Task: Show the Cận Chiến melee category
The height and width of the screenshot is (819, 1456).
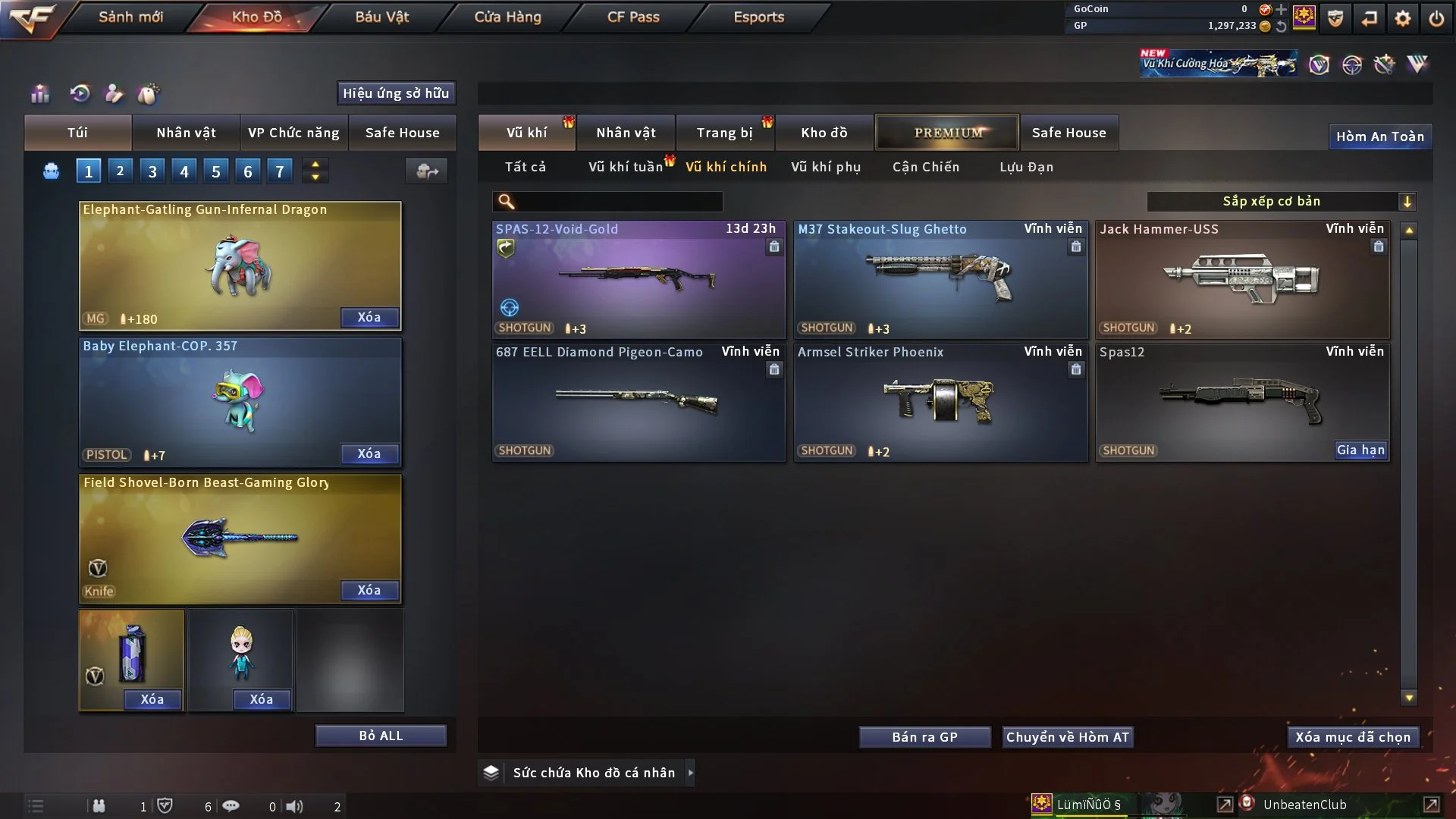Action: coord(926,167)
